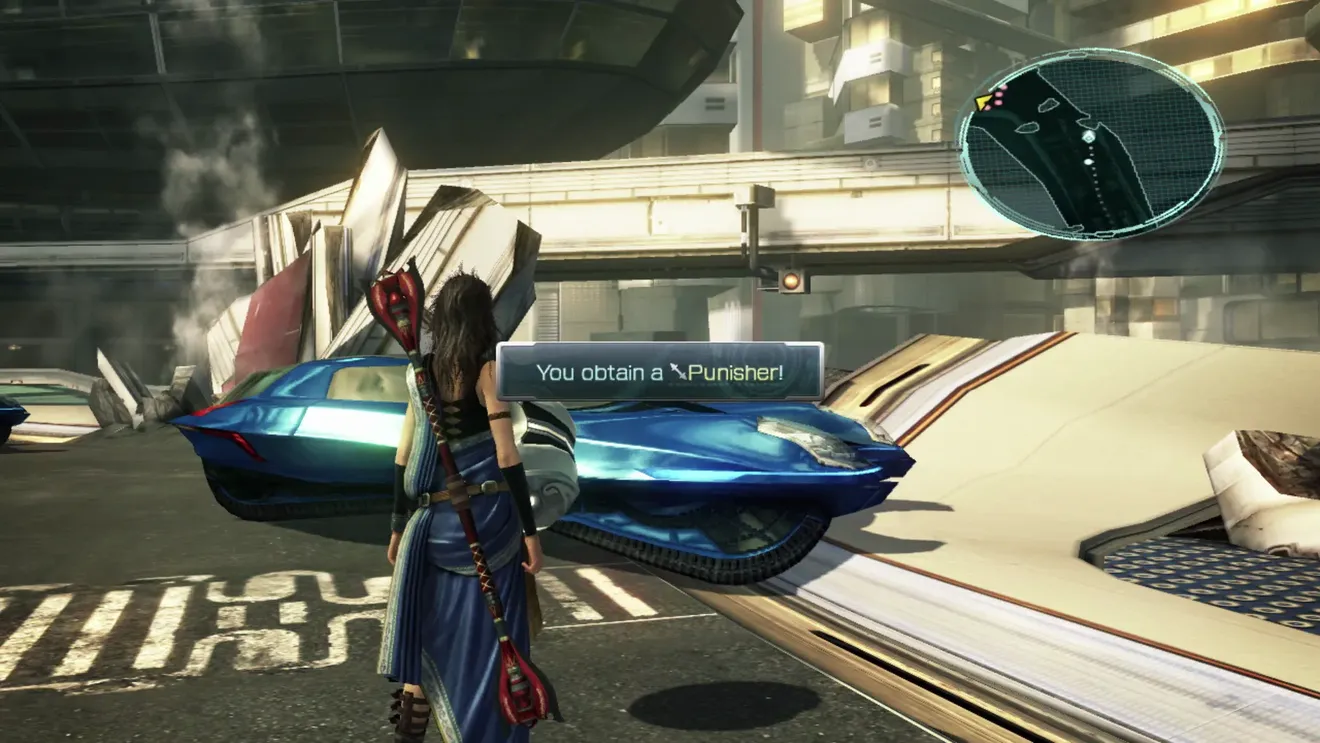Dismiss the "You obtain a Punisher!" notification
Image resolution: width=1320 pixels, height=743 pixels.
[659, 372]
